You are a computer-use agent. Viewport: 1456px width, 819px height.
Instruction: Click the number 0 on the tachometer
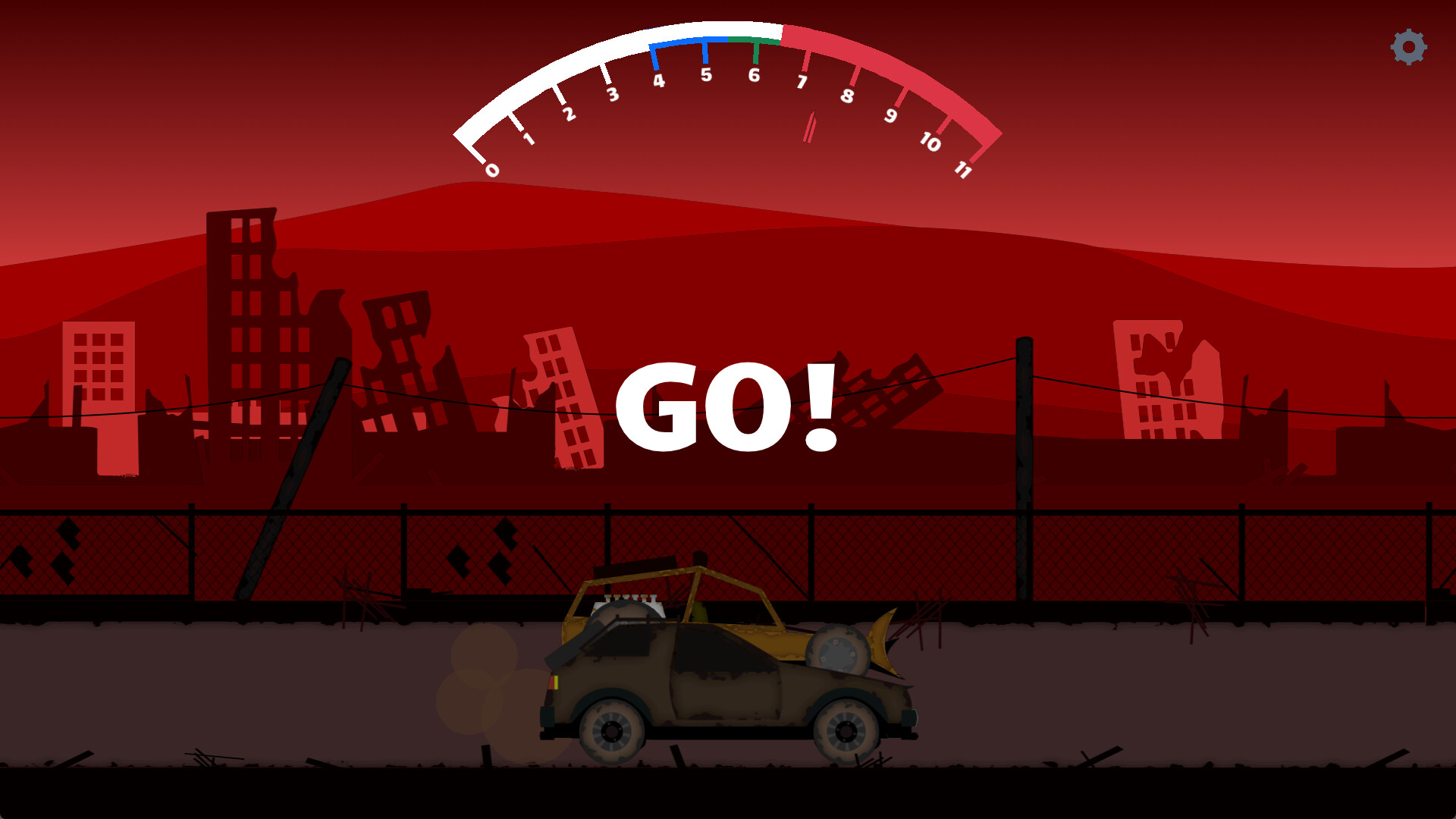pos(491,170)
